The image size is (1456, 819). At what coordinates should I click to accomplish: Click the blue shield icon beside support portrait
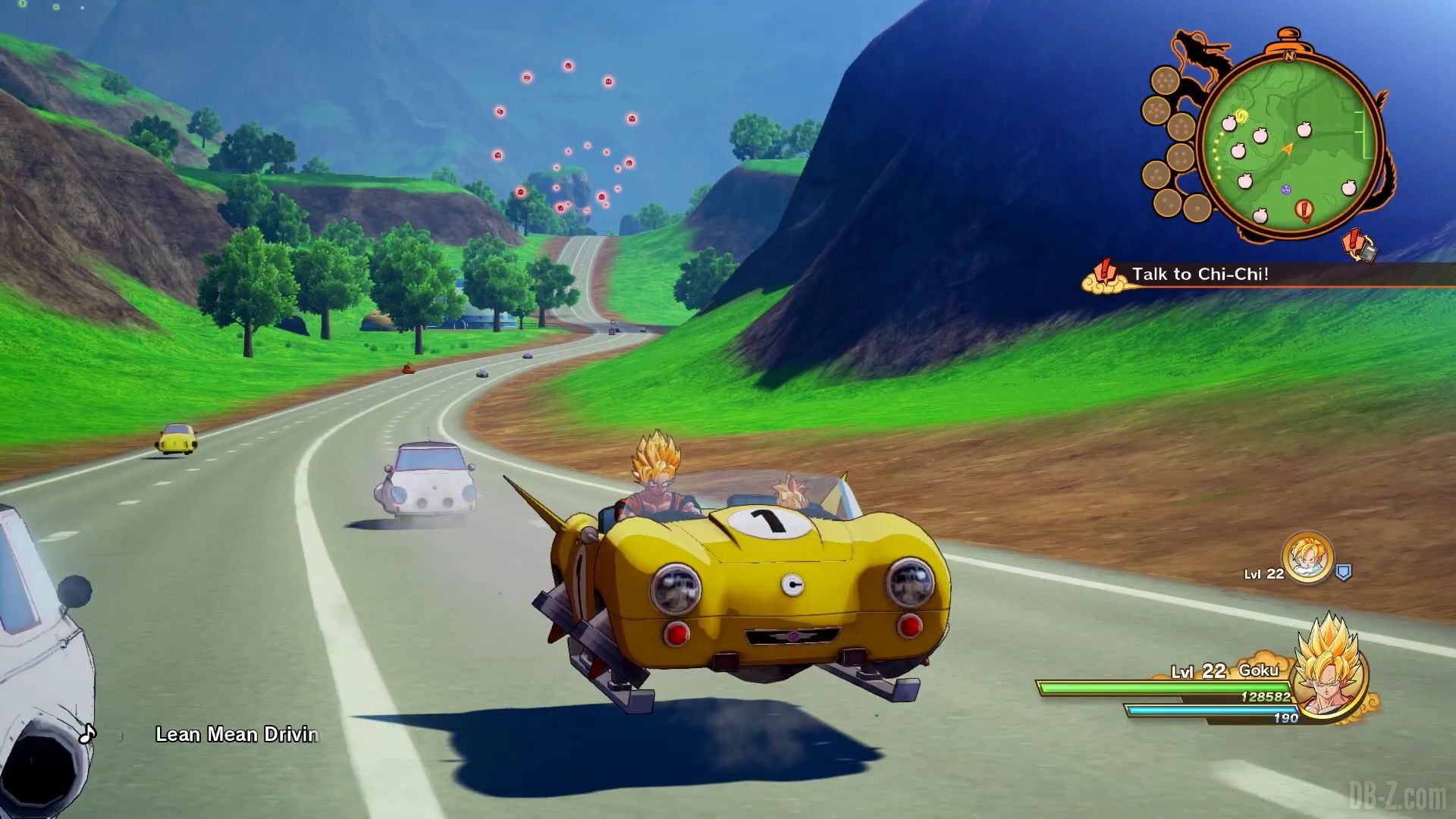click(1343, 573)
